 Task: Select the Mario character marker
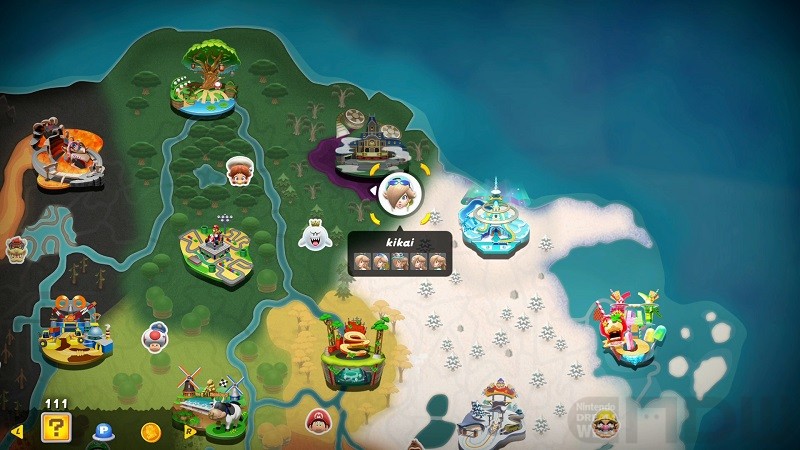pyautogui.click(x=319, y=421)
